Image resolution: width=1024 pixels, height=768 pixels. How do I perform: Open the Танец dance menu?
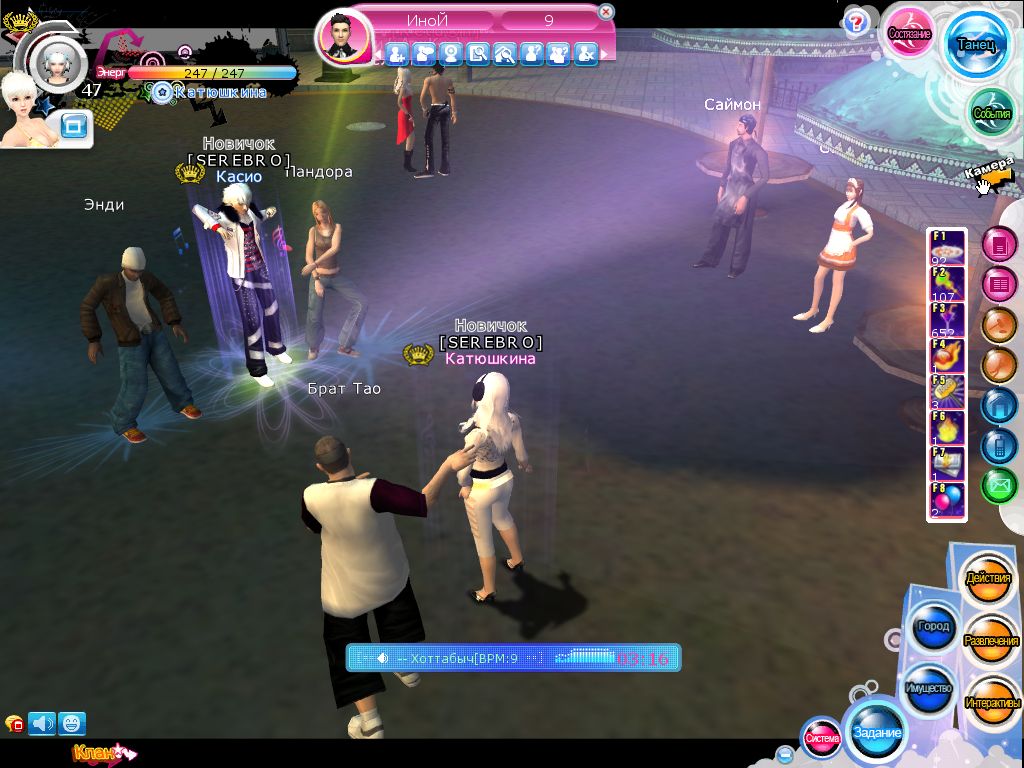point(975,46)
